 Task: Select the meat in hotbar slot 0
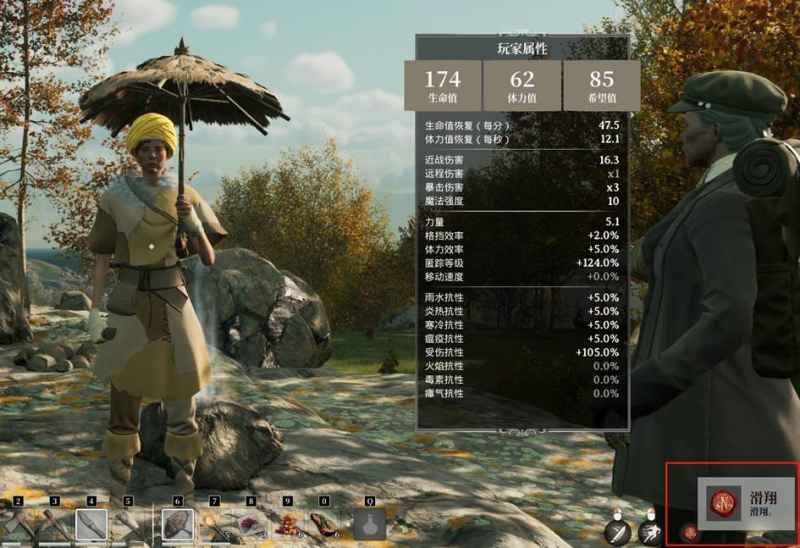(x=324, y=524)
